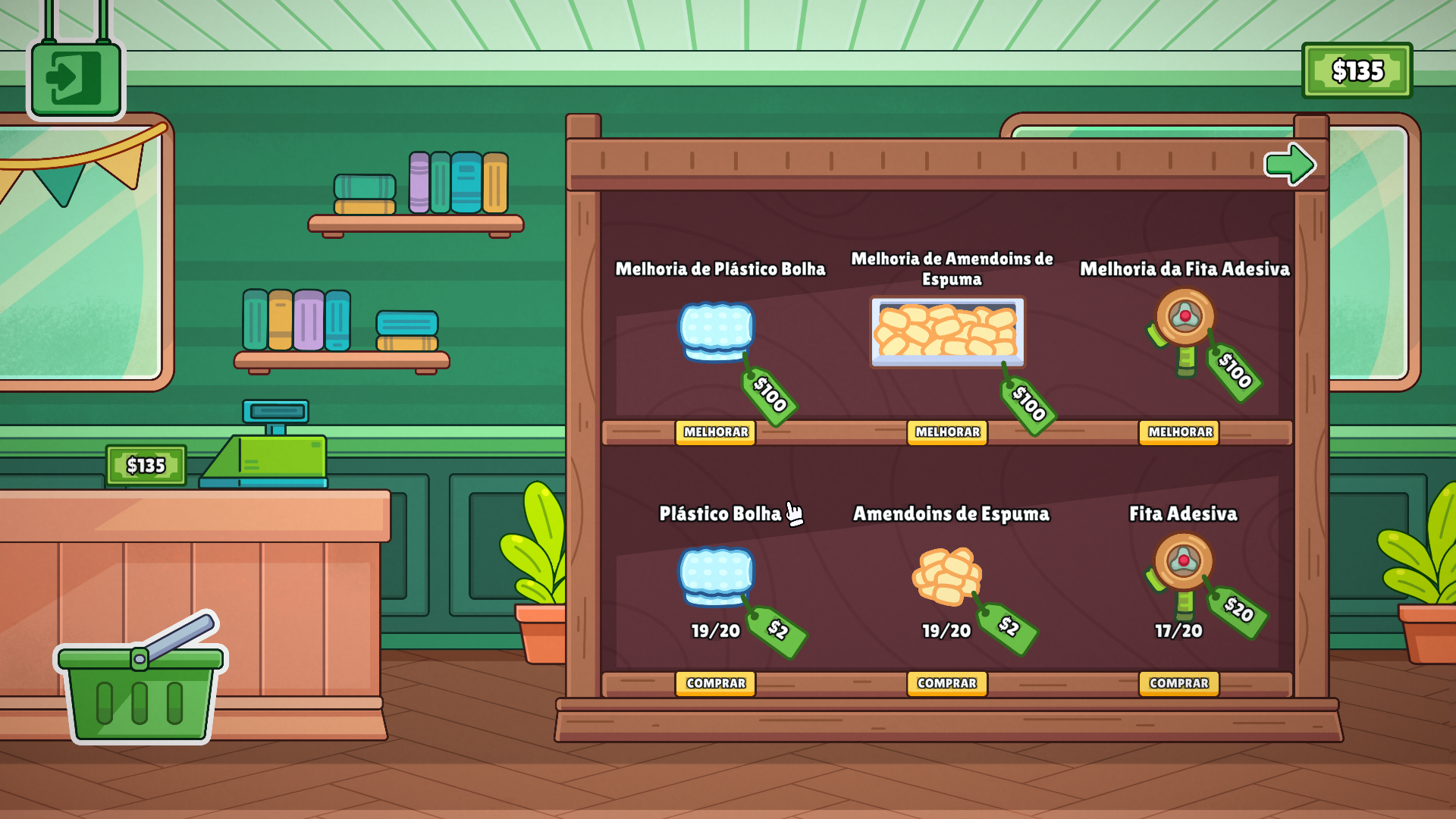1456x819 pixels.
Task: Choose the Amendoins de Espuma item priced $2
Action: pos(946,576)
